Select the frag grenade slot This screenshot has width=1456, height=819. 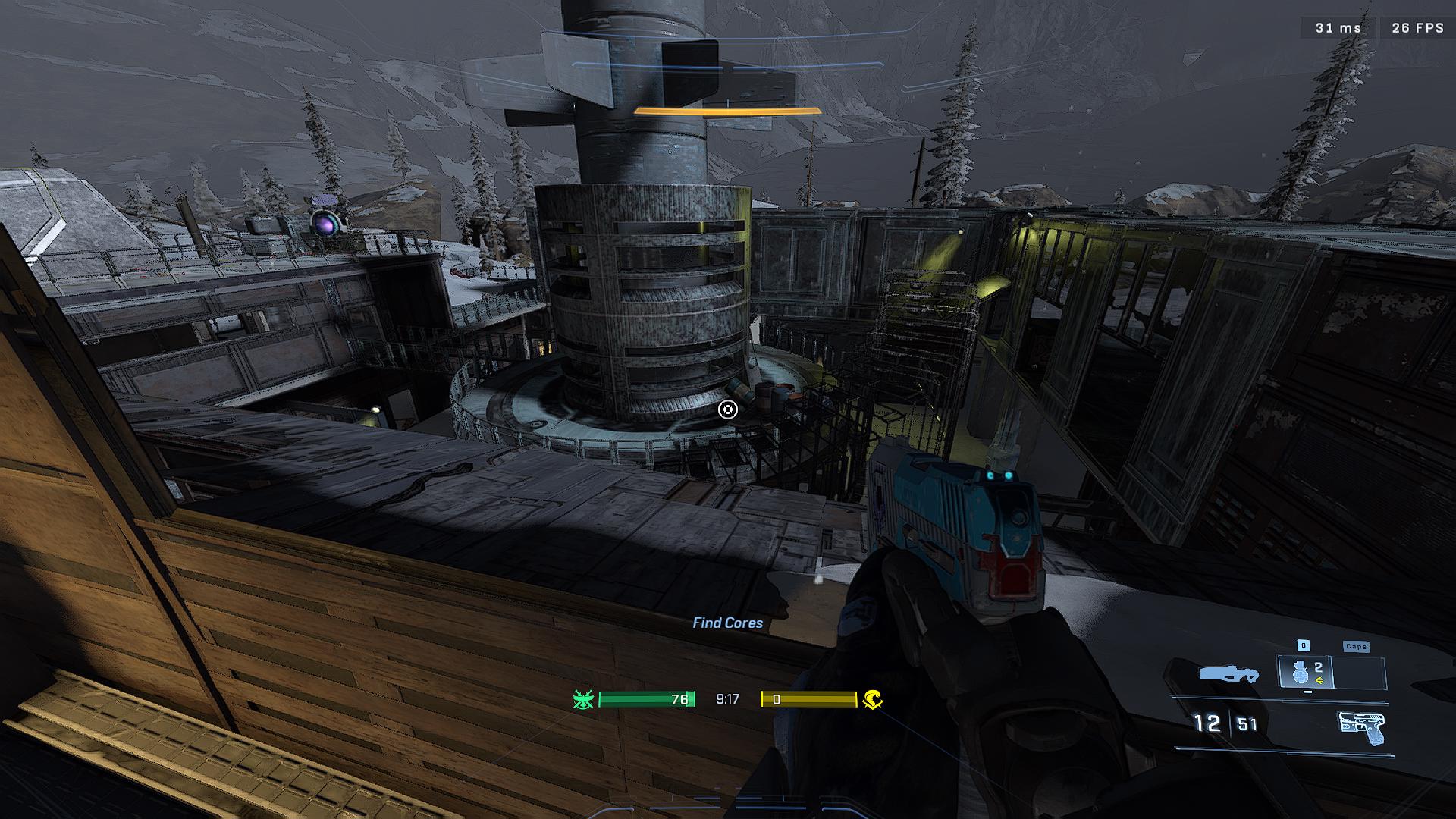(x=1306, y=673)
